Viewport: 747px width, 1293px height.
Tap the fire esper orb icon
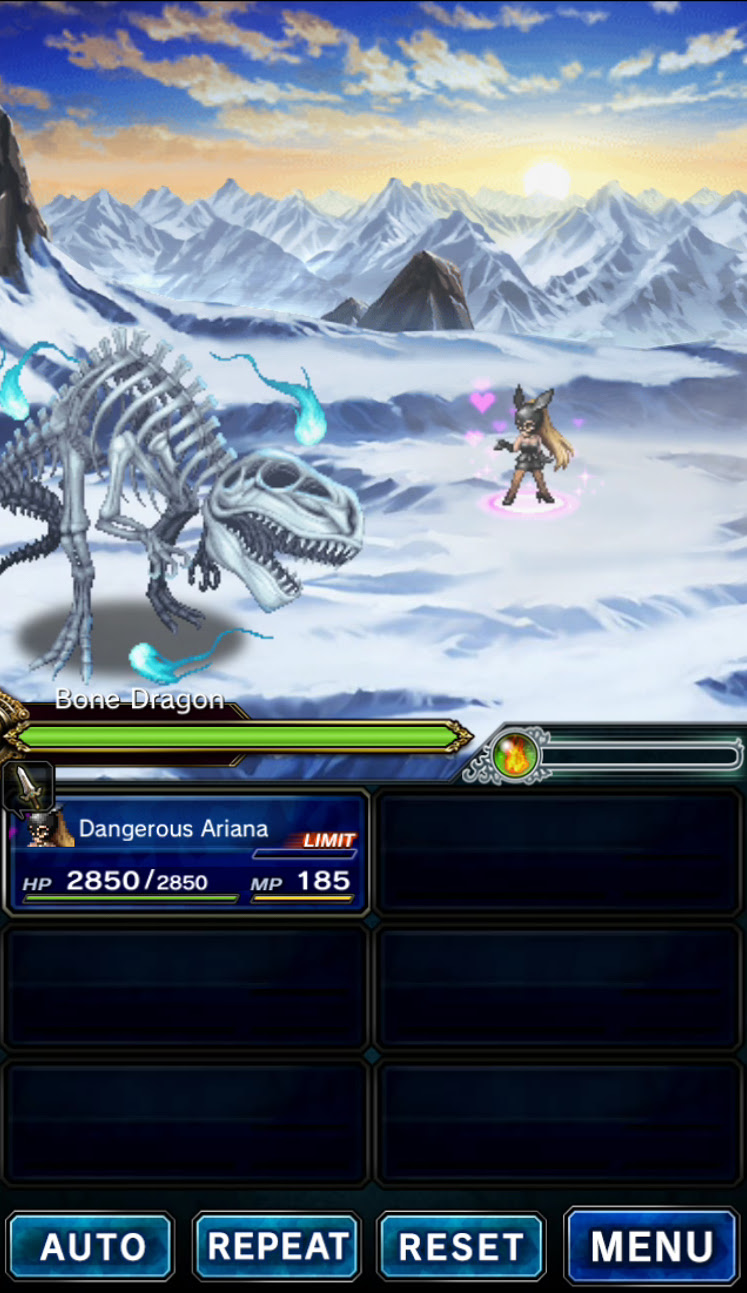pos(516,756)
